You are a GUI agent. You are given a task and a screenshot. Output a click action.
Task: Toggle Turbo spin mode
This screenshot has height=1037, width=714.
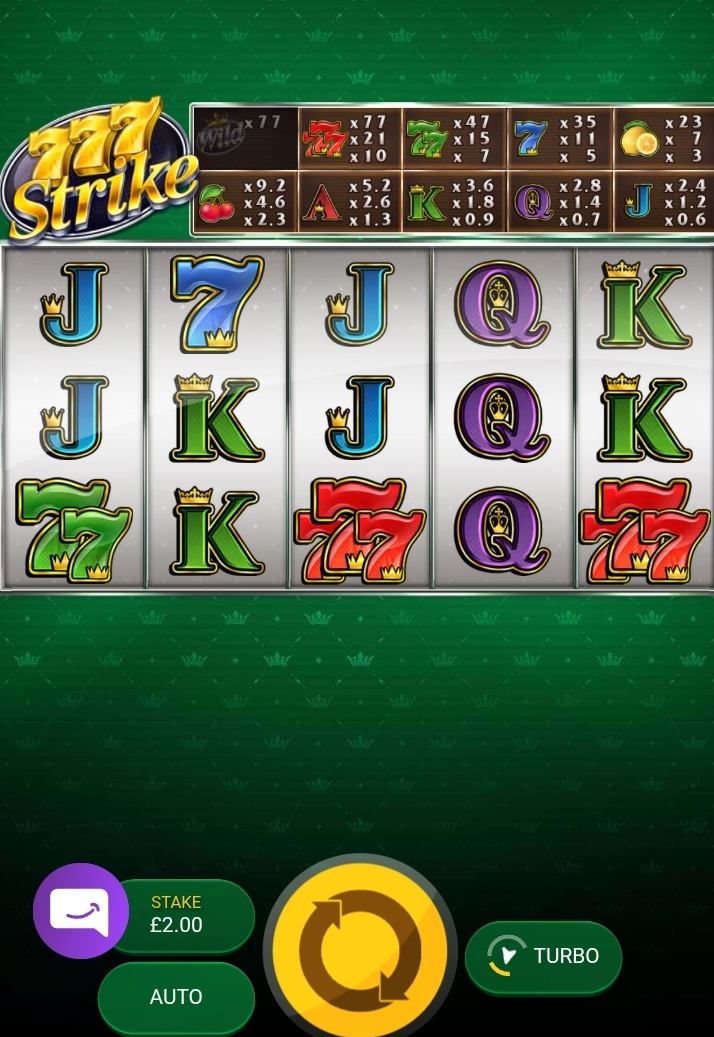pos(543,956)
